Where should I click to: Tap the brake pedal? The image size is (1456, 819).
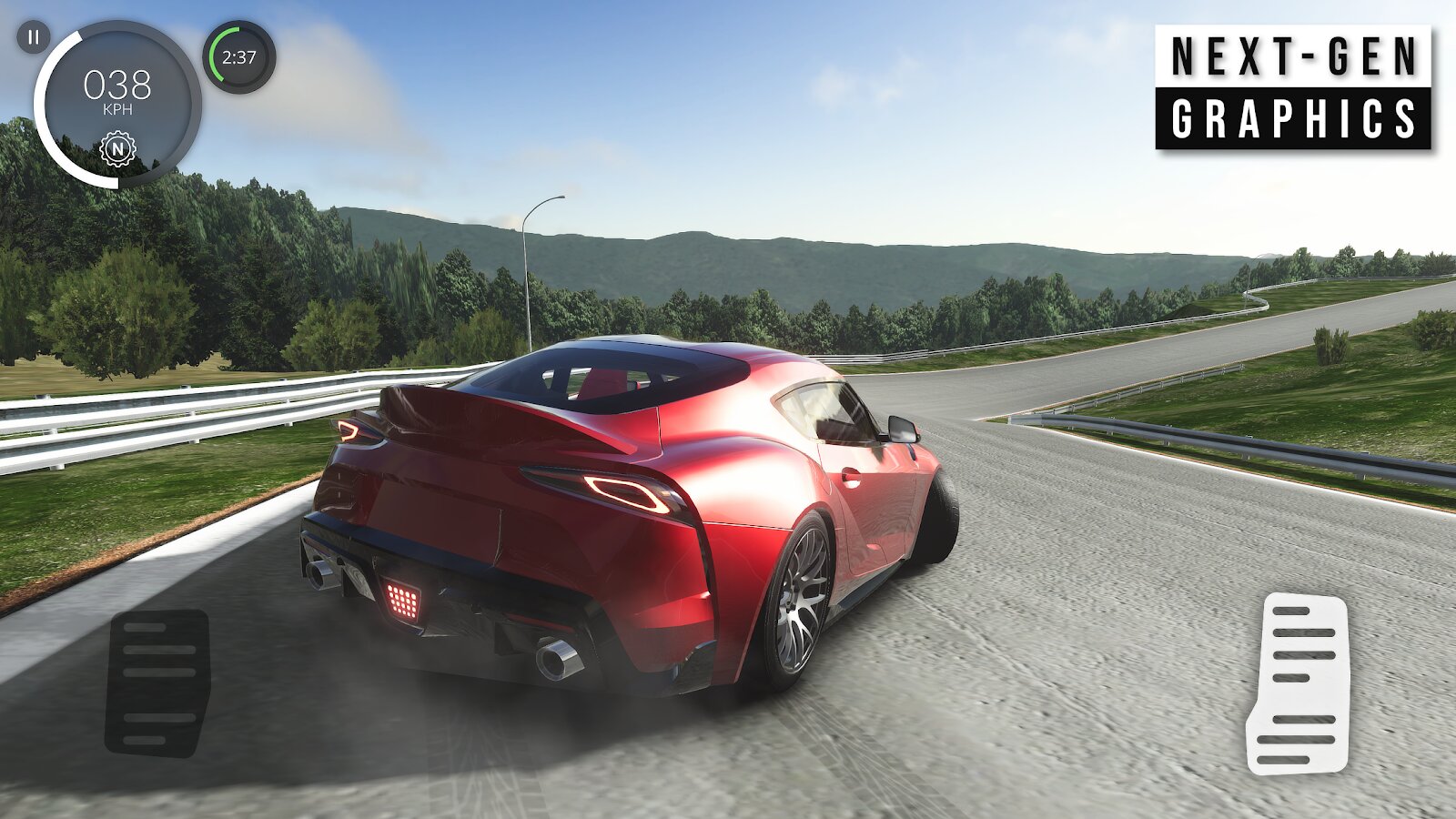pos(157,682)
